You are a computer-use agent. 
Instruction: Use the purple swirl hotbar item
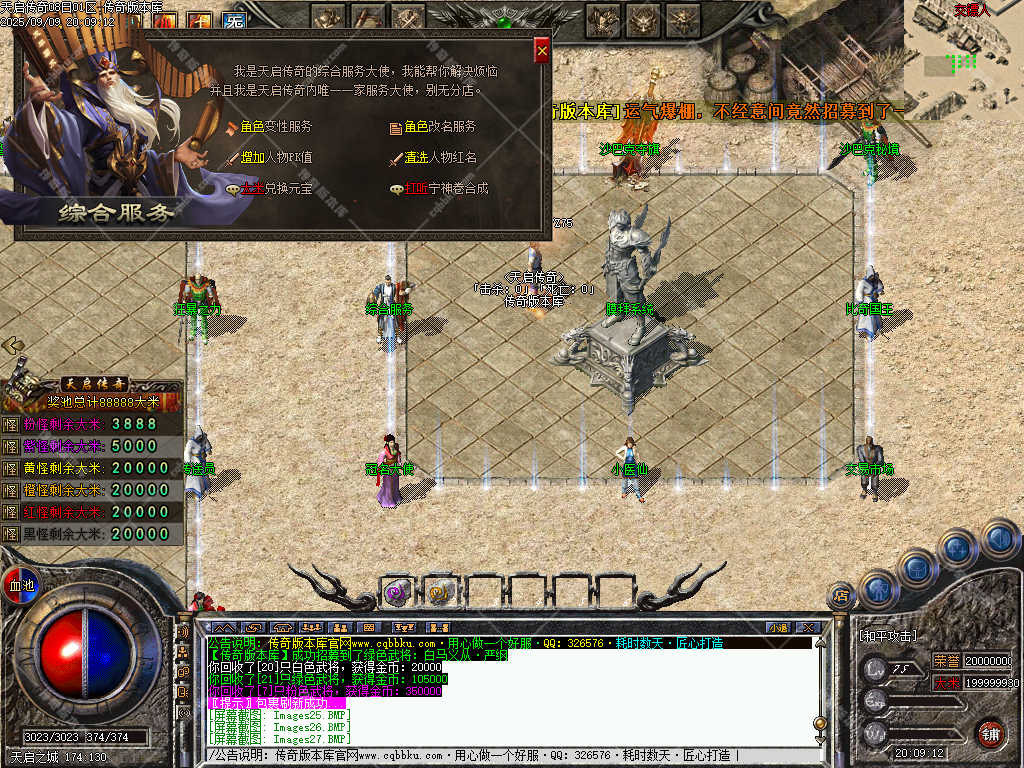coord(397,592)
